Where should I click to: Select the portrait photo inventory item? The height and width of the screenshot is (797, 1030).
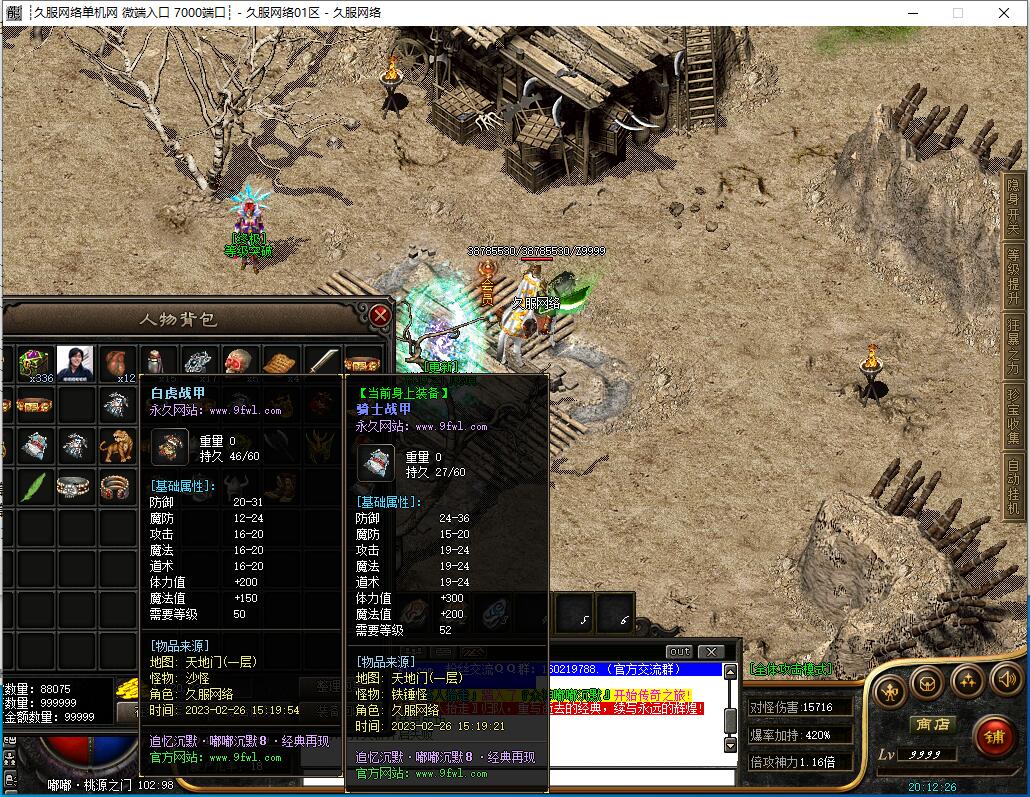point(75,363)
